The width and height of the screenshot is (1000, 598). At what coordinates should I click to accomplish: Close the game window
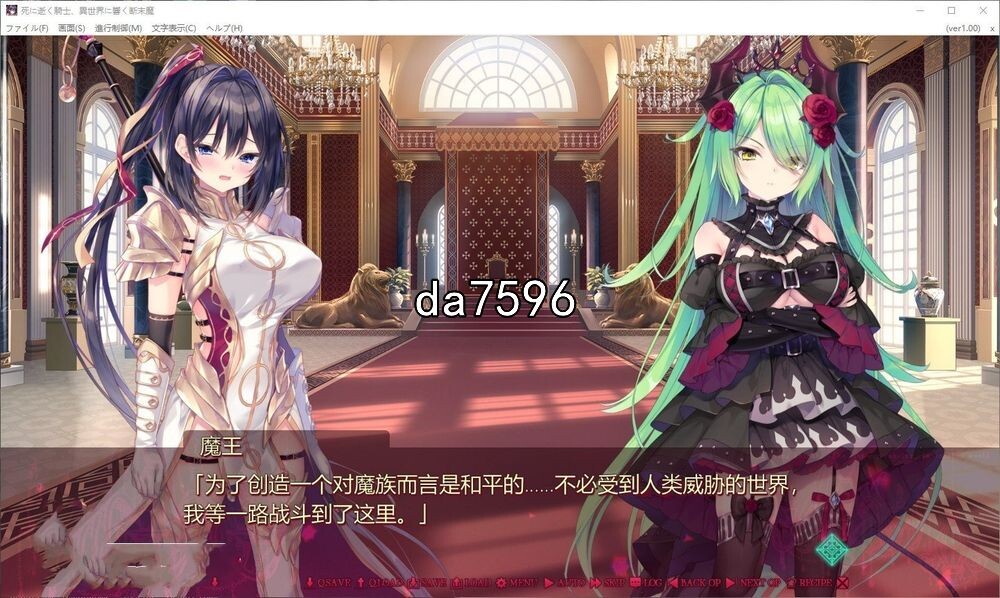[x=981, y=10]
